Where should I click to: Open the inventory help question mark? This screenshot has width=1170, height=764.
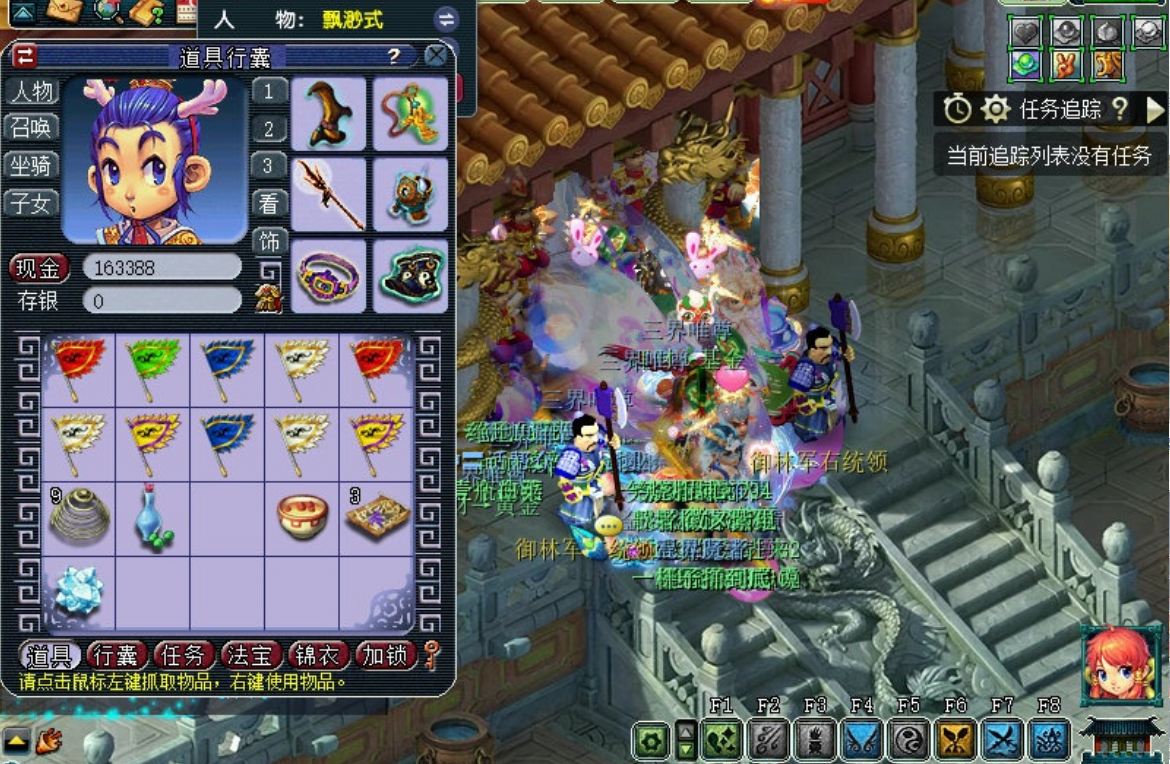coord(394,56)
